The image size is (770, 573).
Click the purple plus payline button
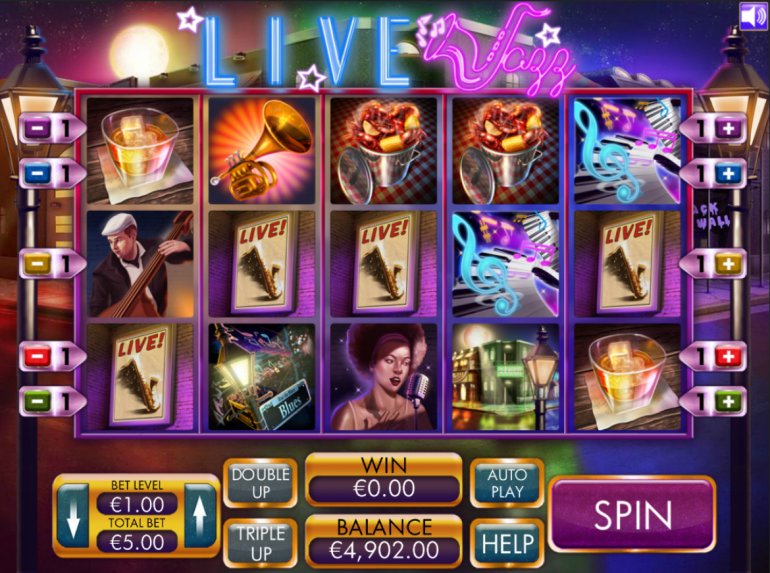[727, 128]
